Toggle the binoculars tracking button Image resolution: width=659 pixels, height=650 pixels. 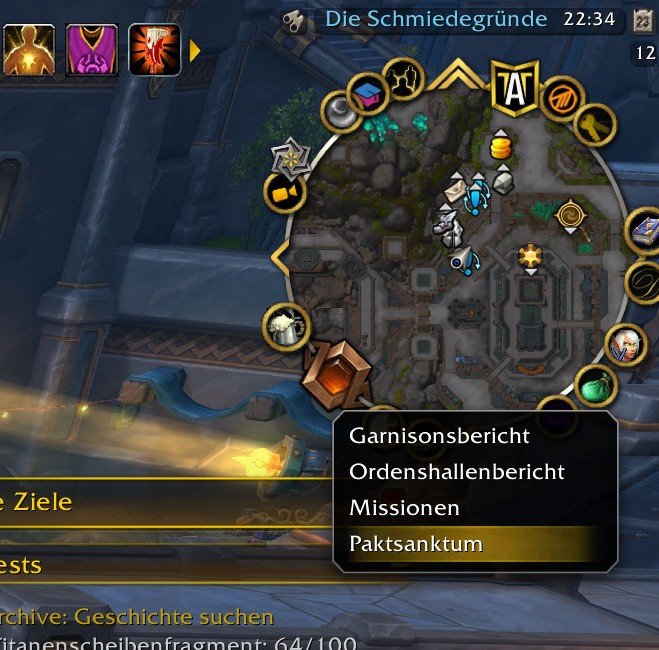coord(294,19)
